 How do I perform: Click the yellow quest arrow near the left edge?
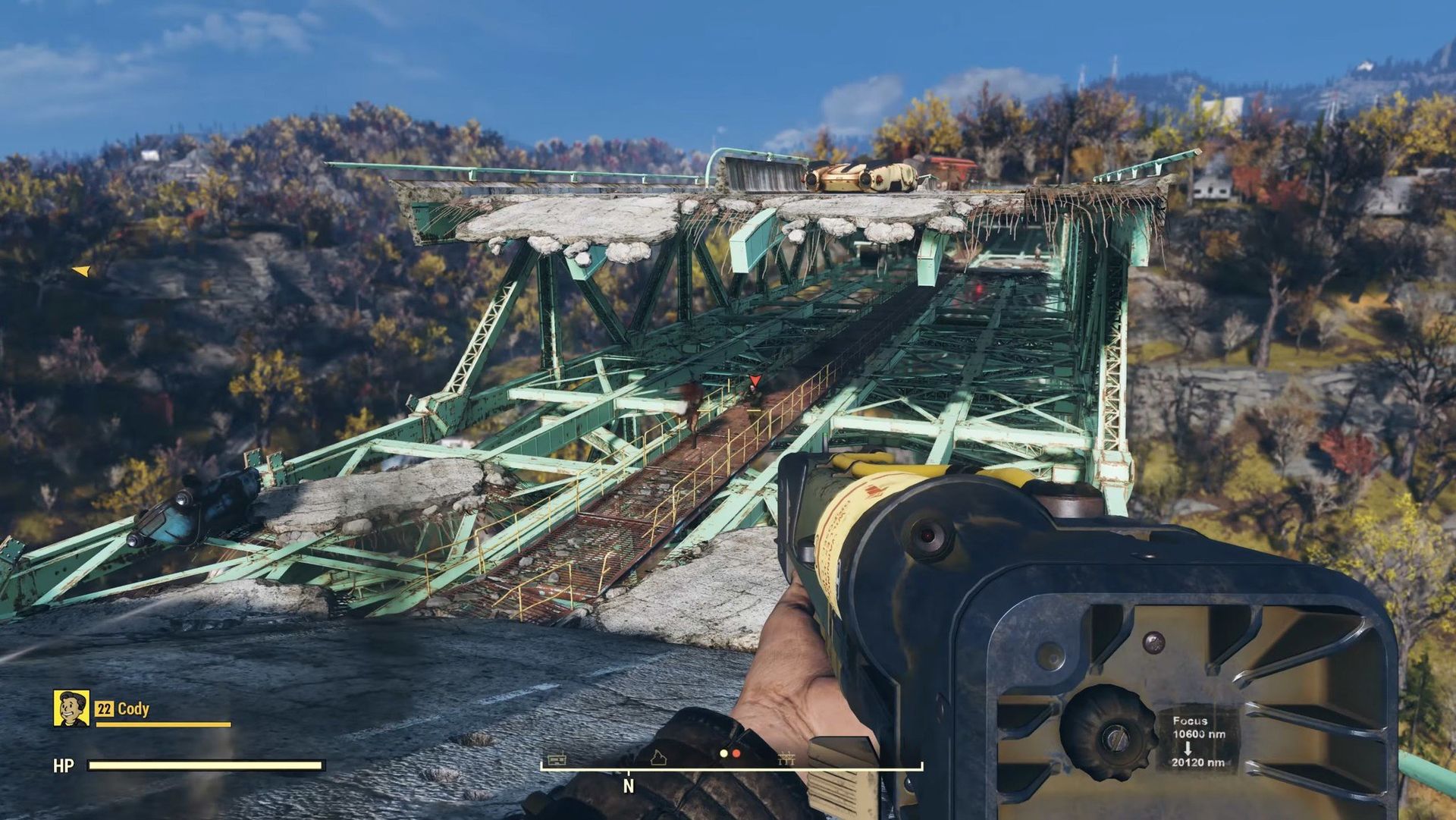(x=81, y=271)
